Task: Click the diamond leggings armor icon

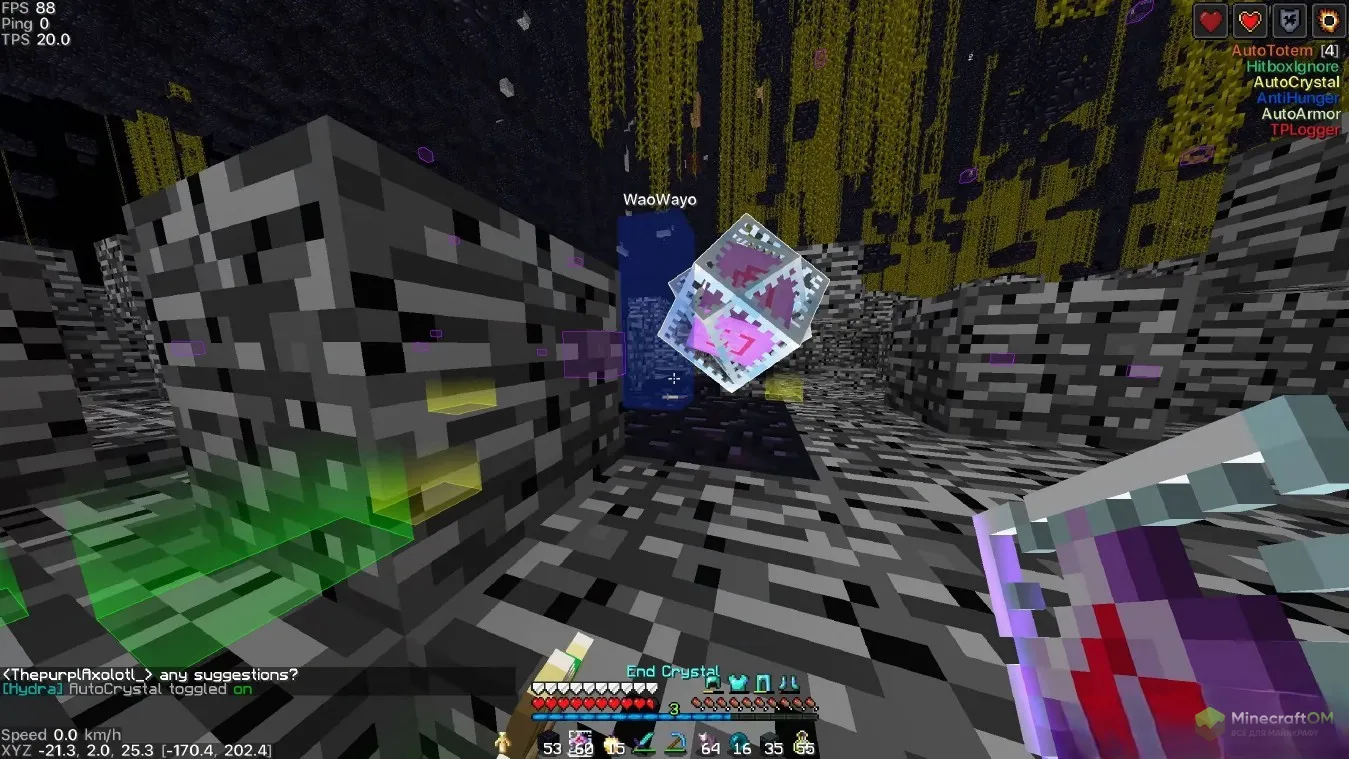Action: coord(763,684)
